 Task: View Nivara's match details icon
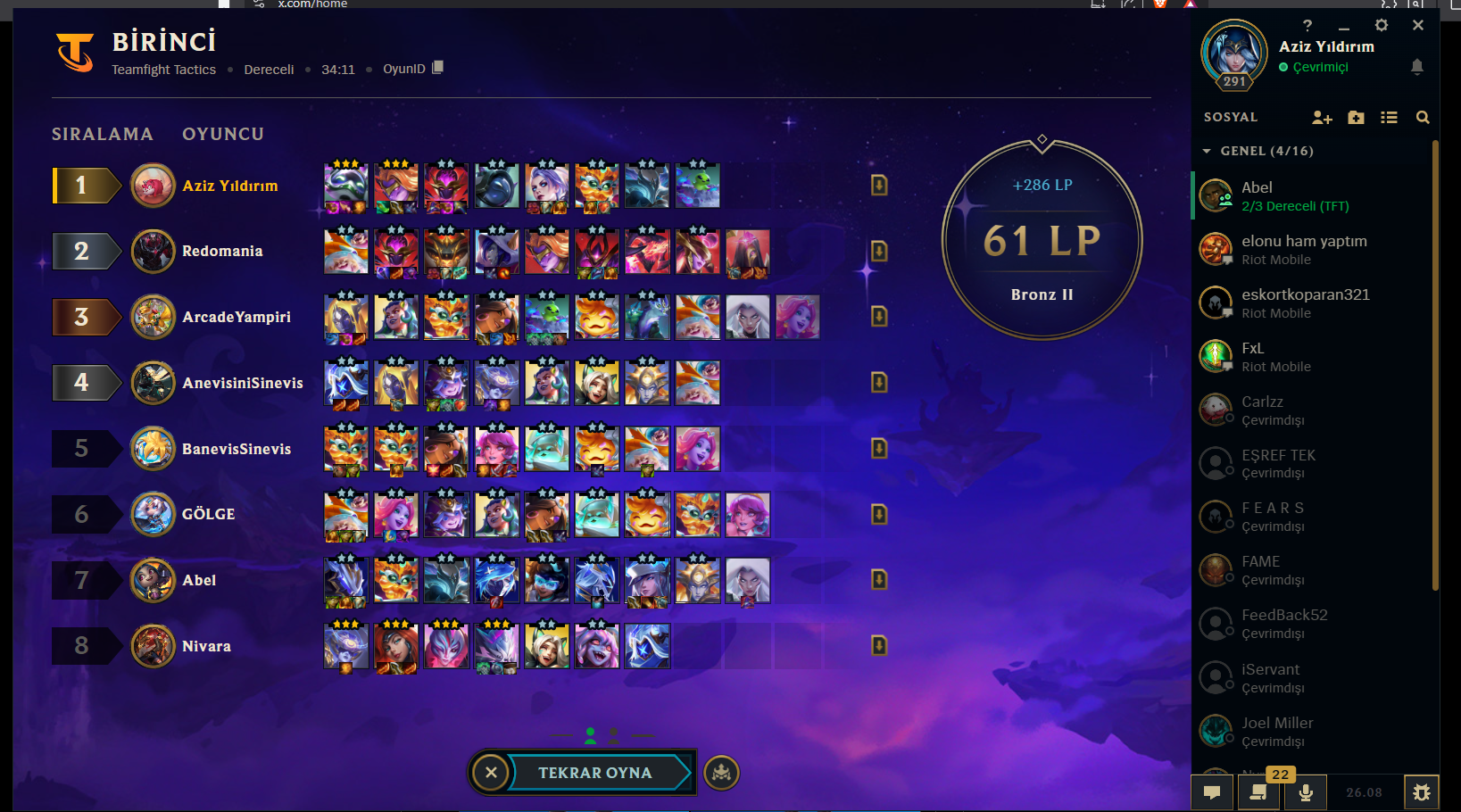pyautogui.click(x=879, y=645)
